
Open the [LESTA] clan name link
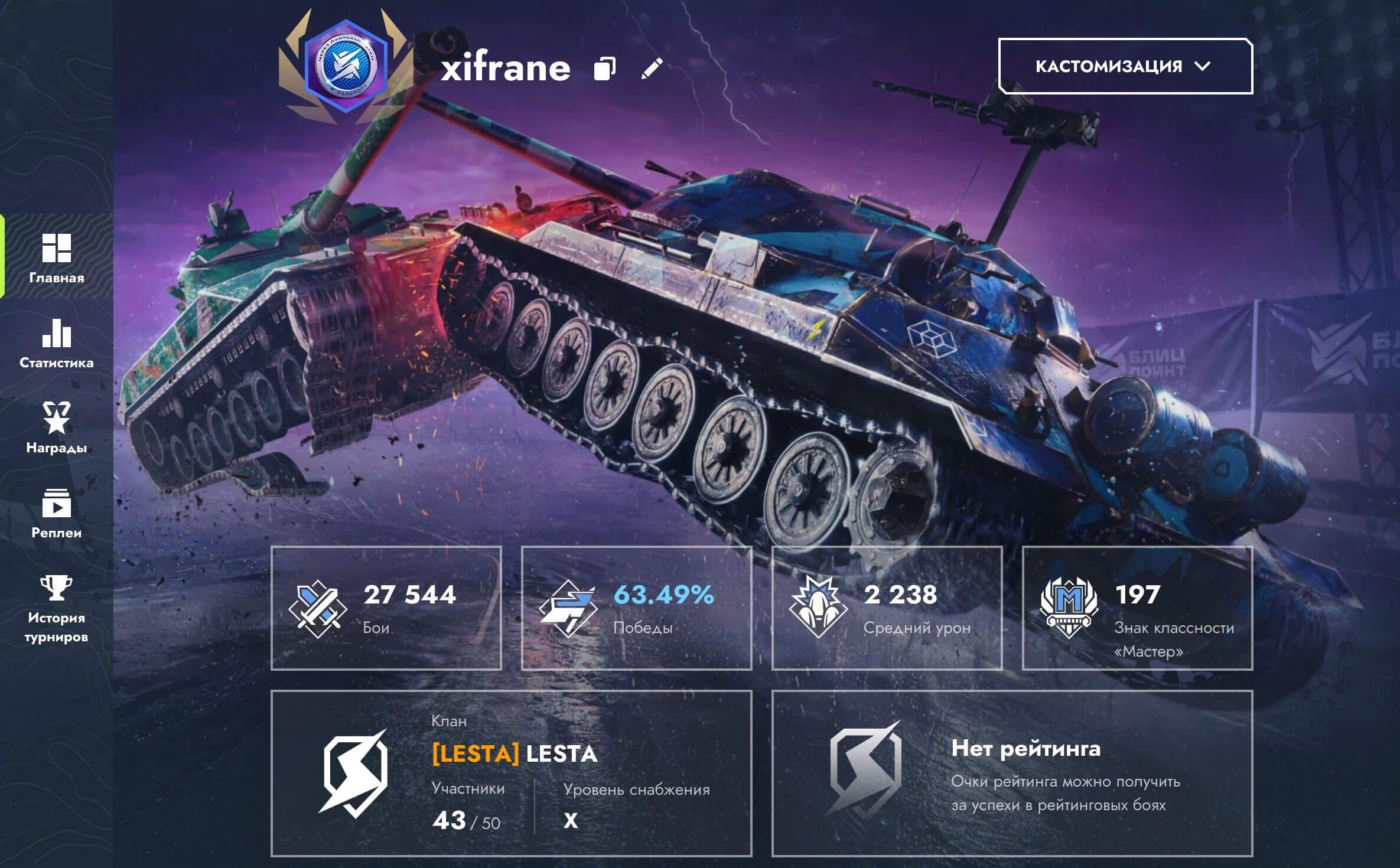(x=515, y=753)
